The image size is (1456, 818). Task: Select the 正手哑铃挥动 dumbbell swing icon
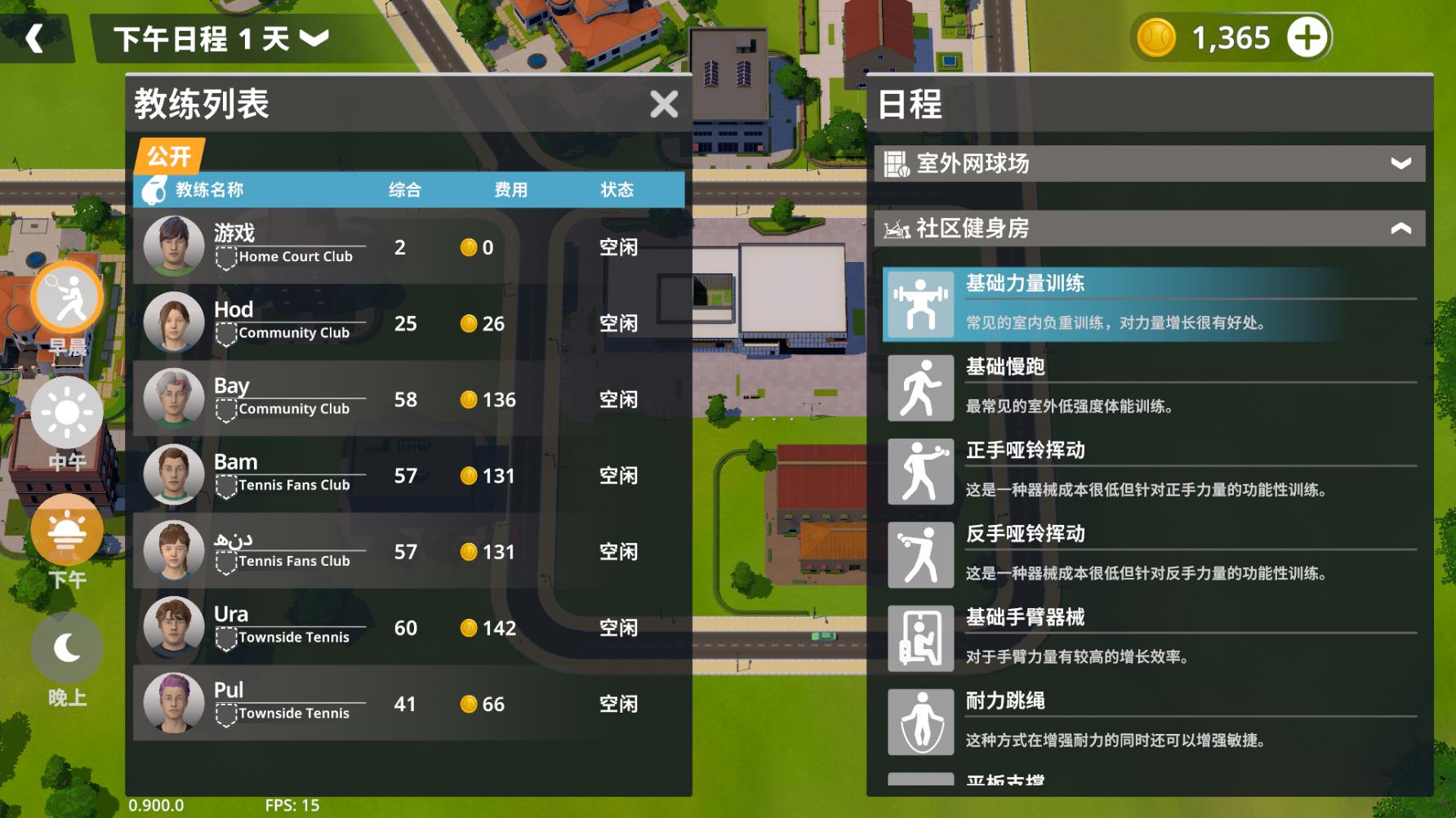pyautogui.click(x=920, y=472)
